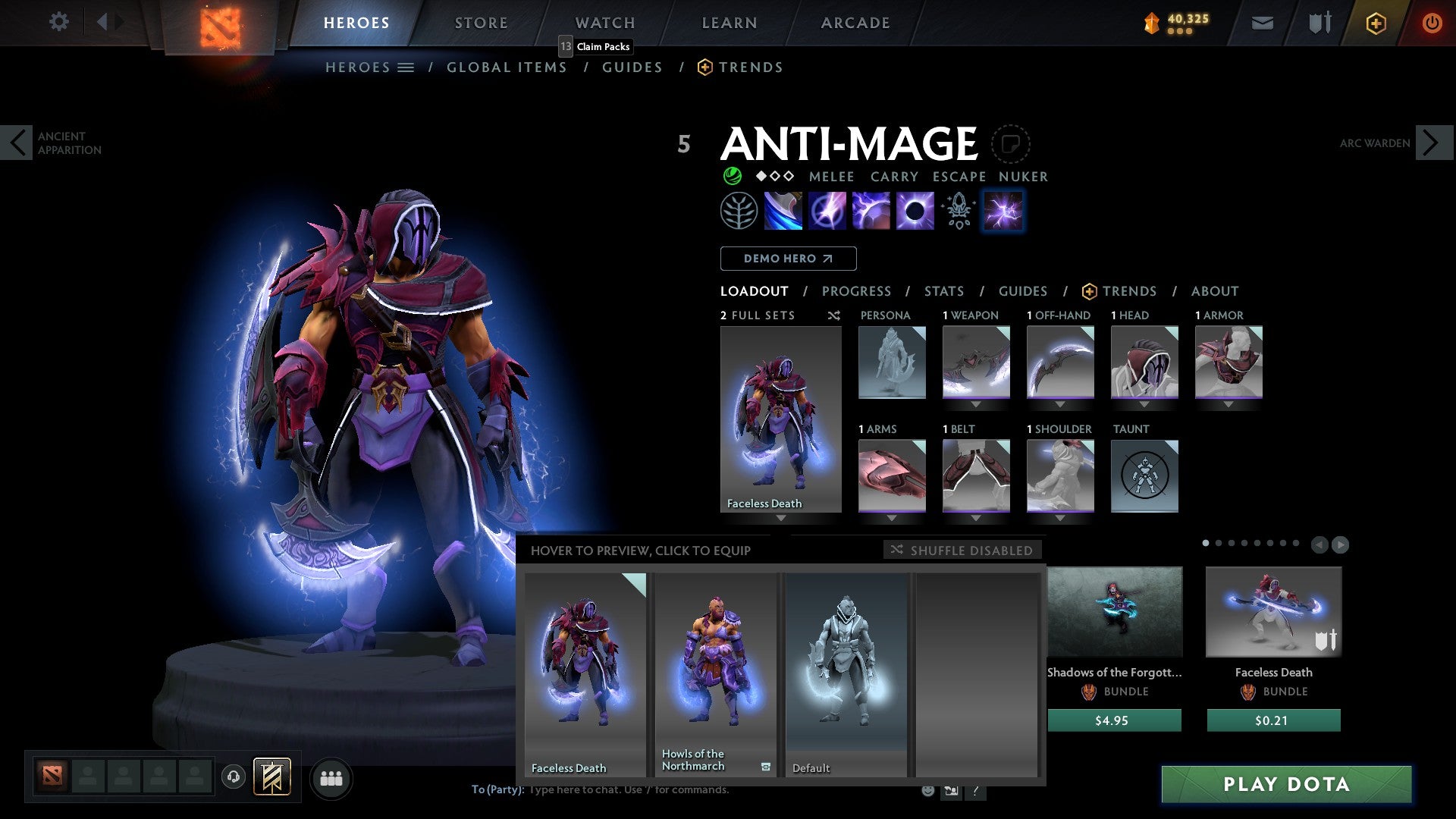The image size is (1456, 819).
Task: Open the Aghanim's upgrades icon
Action: tap(957, 211)
